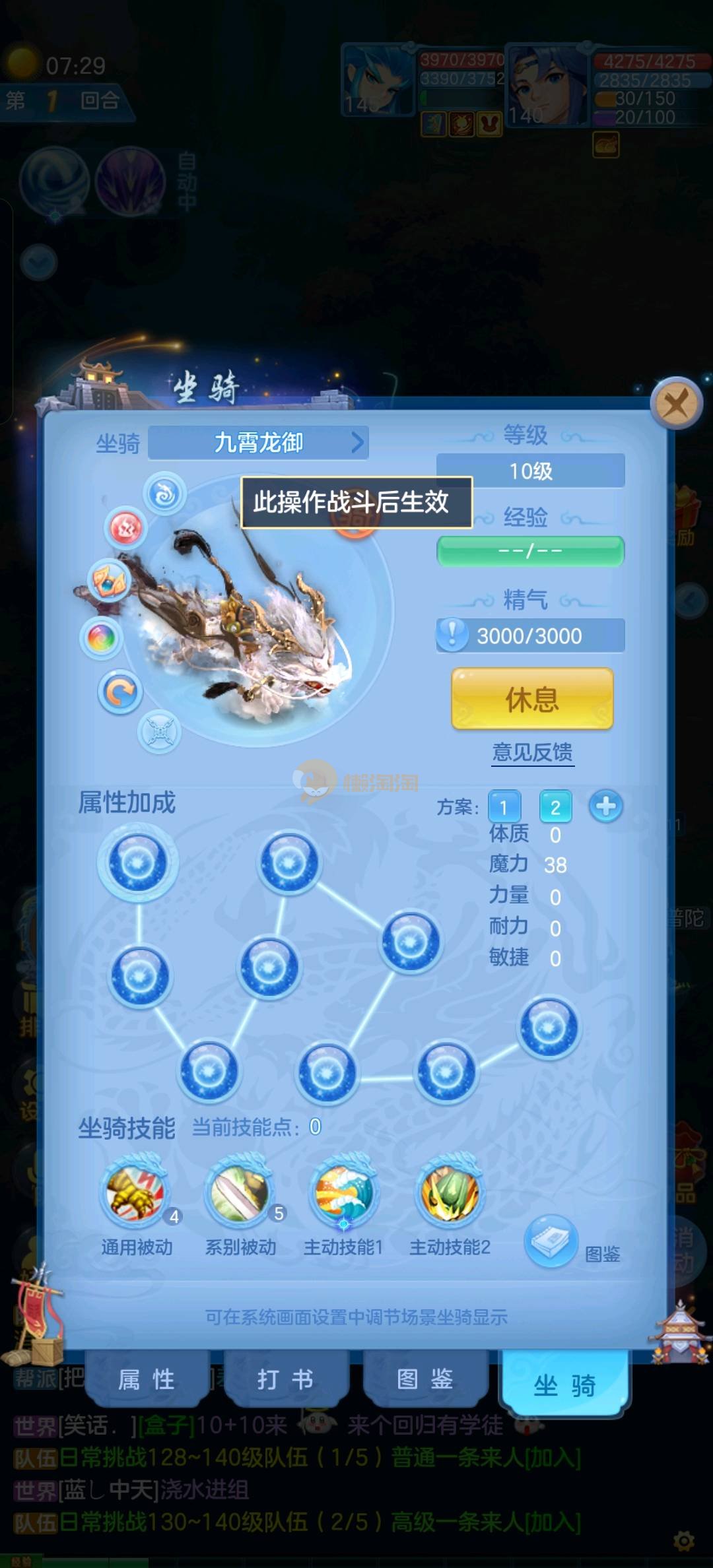Click the rainbow color wheel icon

(101, 638)
